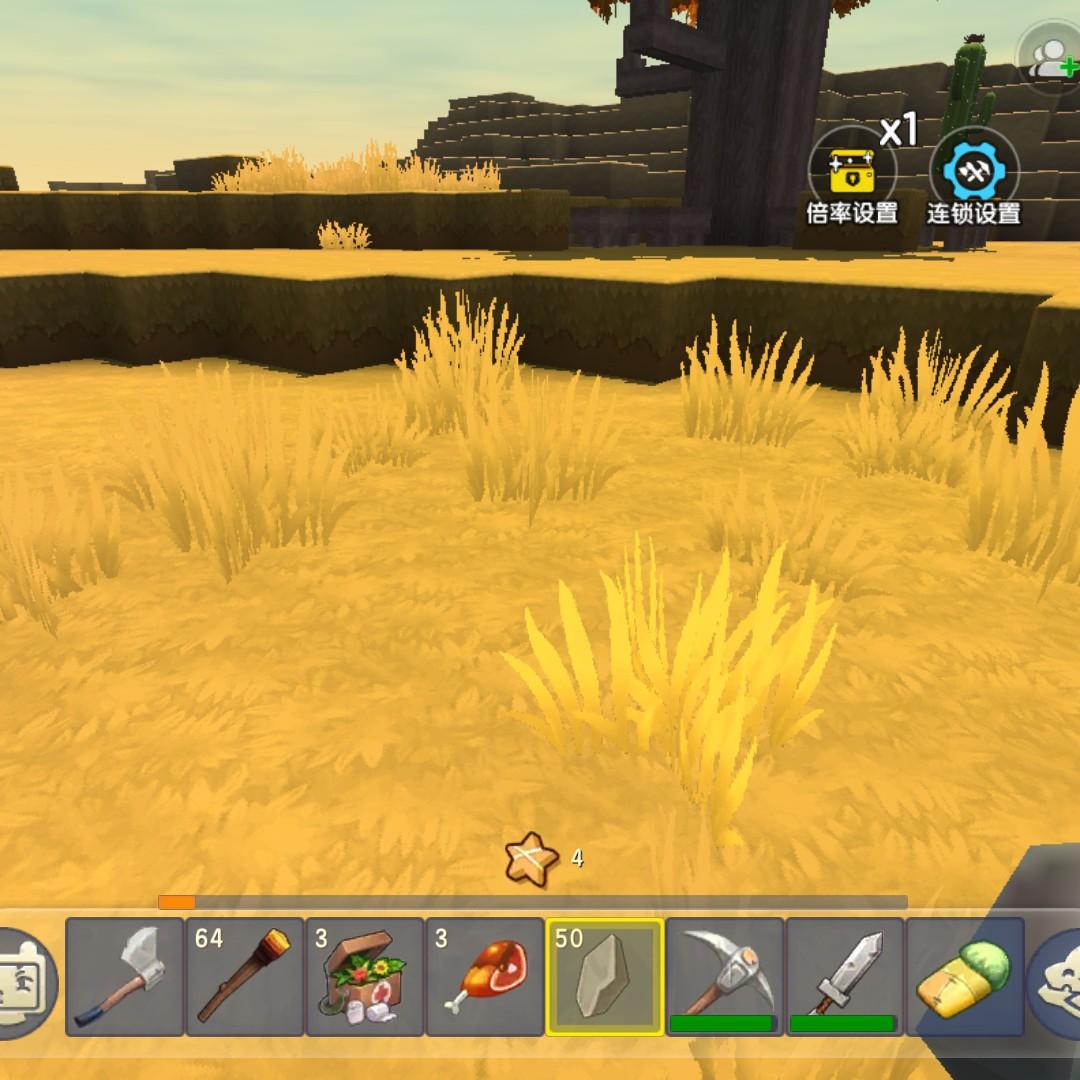
Task: Equip the stone sword slot
Action: [x=845, y=977]
